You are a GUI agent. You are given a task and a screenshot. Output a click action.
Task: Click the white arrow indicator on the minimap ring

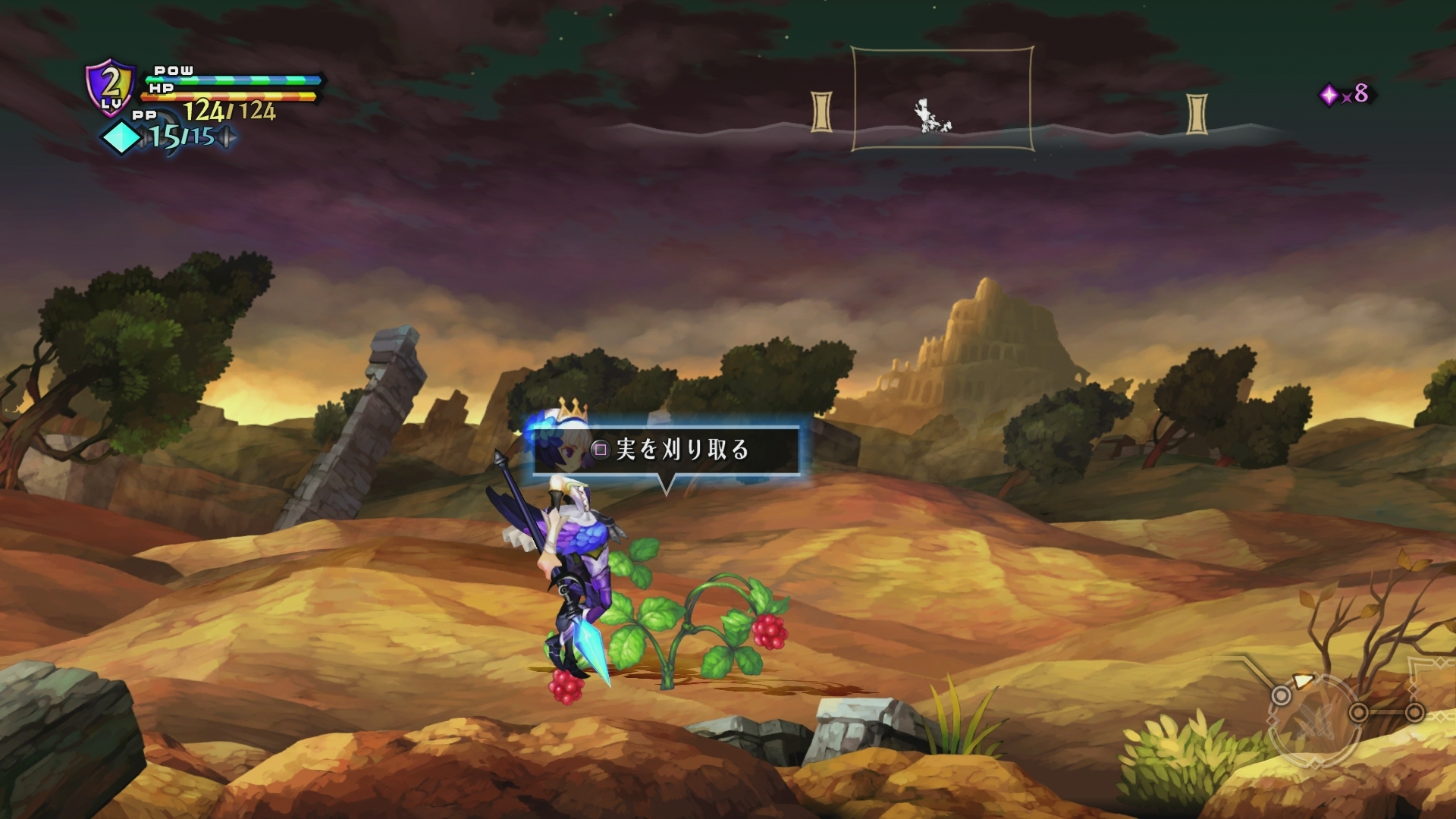pyautogui.click(x=1303, y=679)
